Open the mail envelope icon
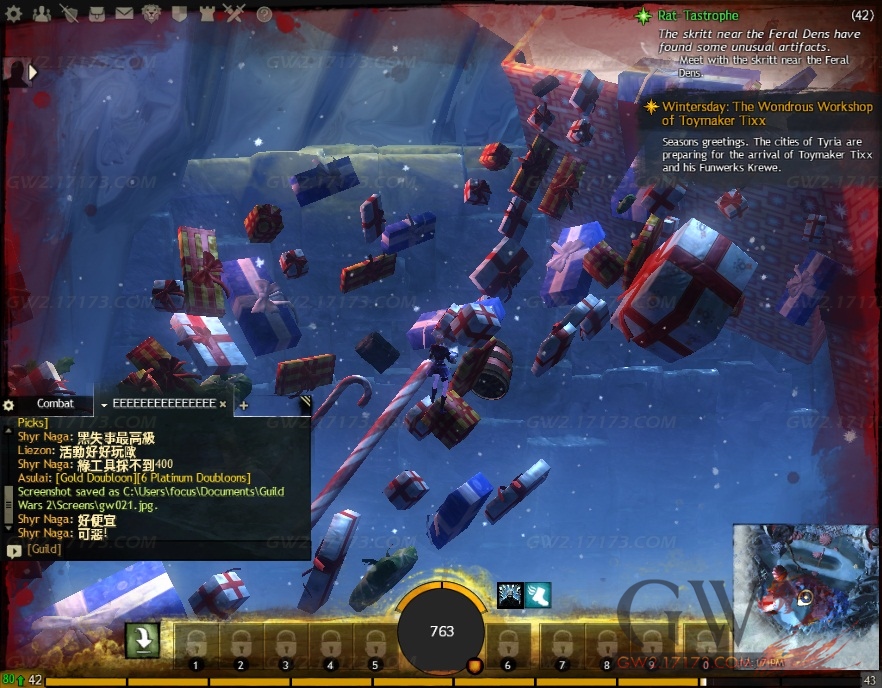882x688 pixels. click(124, 14)
